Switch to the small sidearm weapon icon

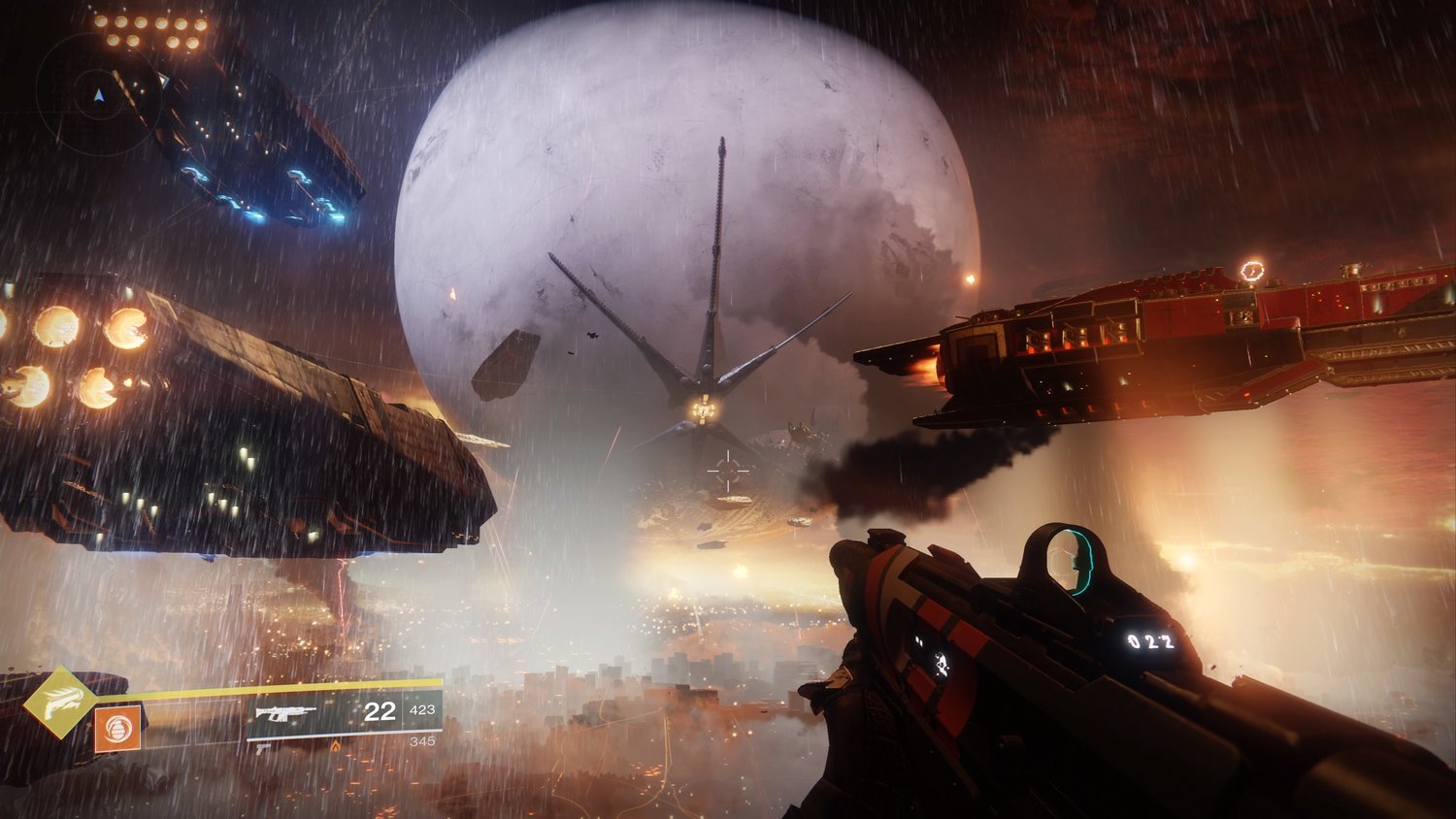point(260,747)
